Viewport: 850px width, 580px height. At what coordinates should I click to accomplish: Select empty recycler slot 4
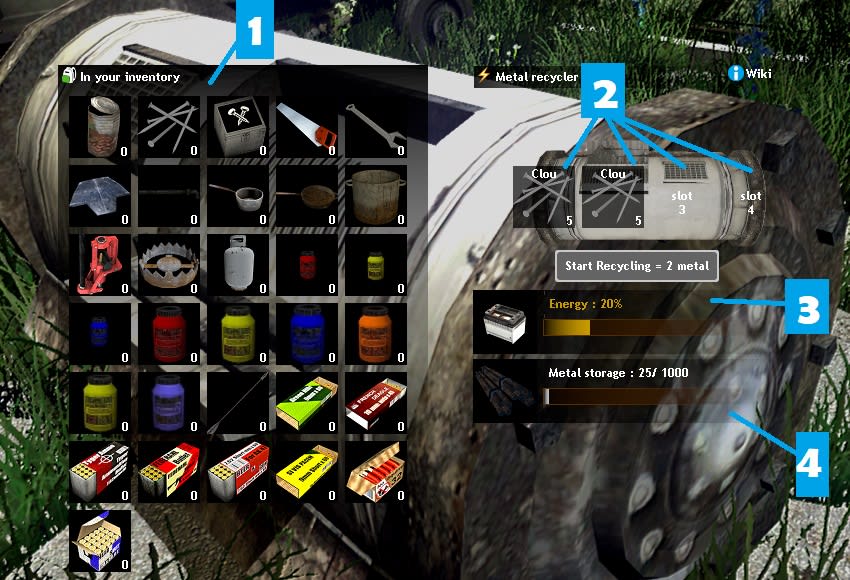point(750,196)
